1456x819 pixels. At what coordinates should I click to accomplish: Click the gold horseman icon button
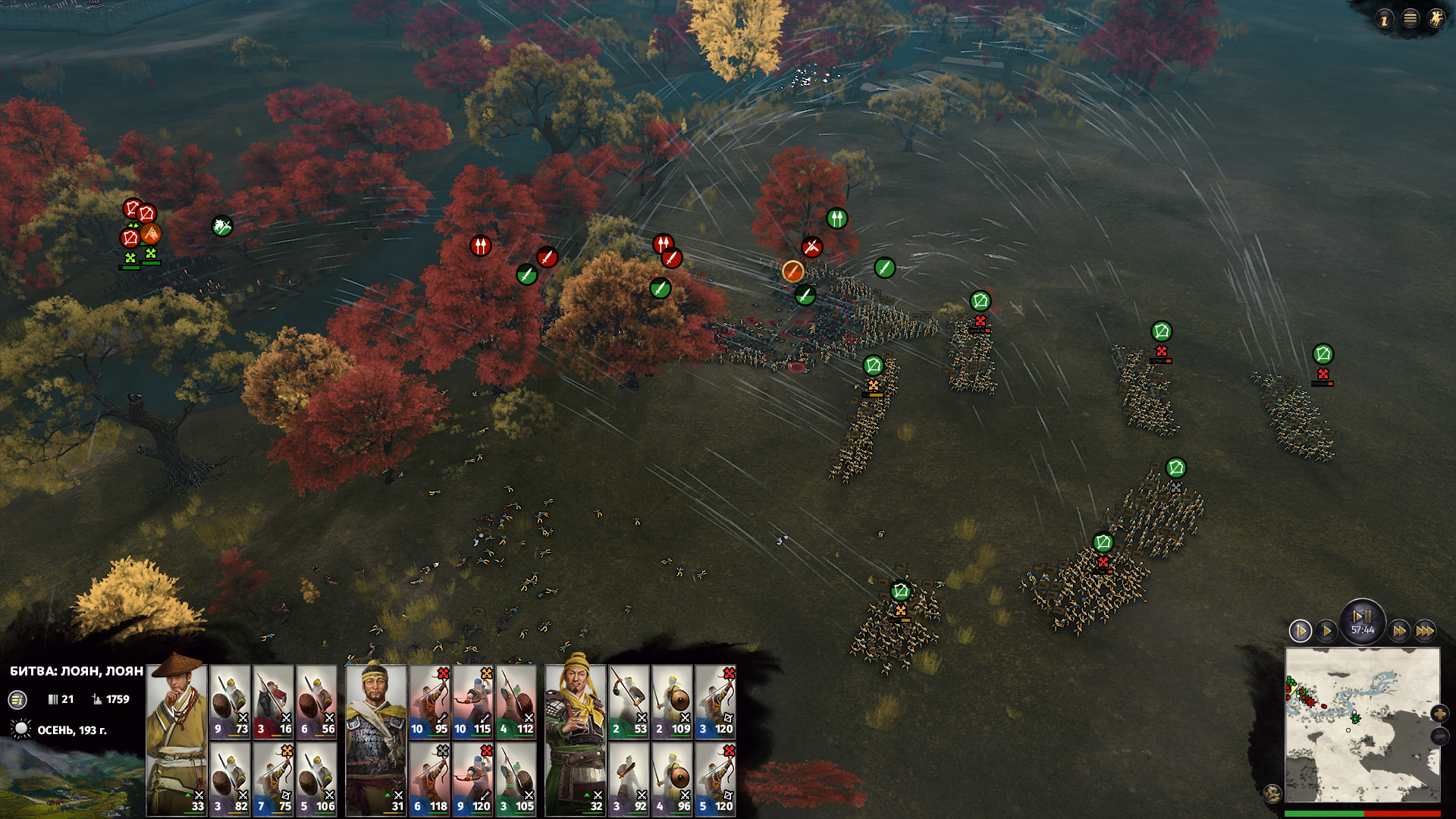click(x=1436, y=19)
